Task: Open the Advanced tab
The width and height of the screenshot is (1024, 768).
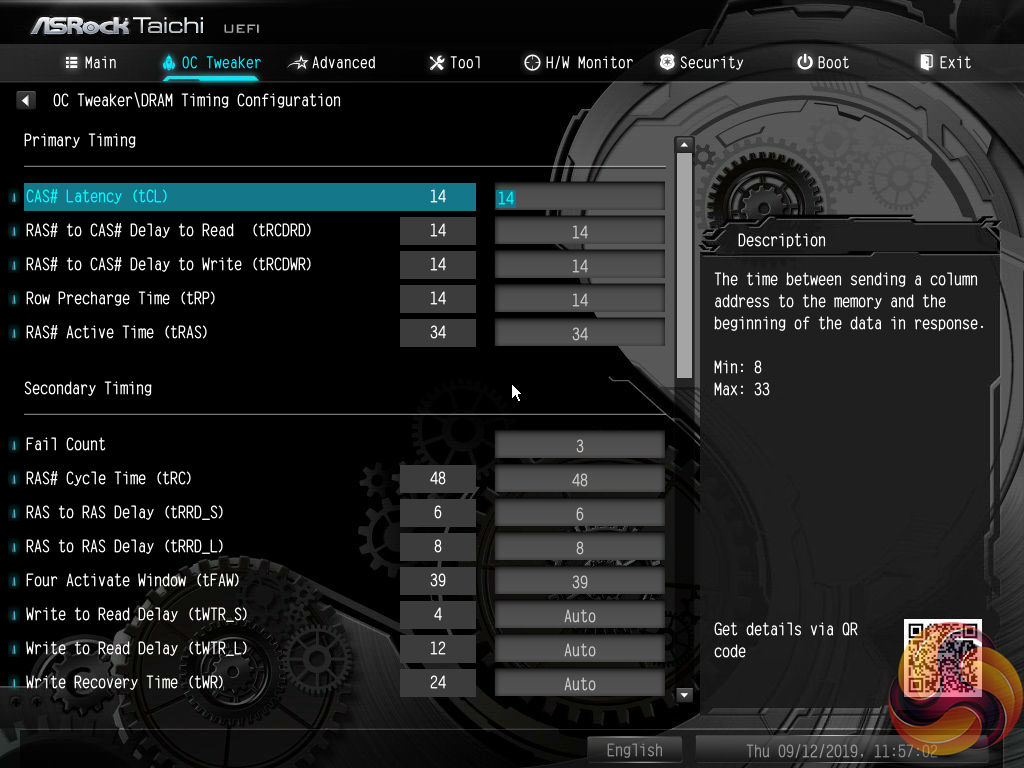Action: pyautogui.click(x=332, y=63)
